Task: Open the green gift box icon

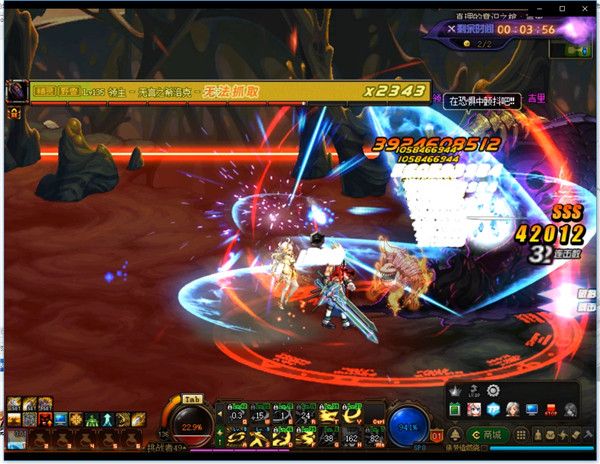Action: (454, 408)
